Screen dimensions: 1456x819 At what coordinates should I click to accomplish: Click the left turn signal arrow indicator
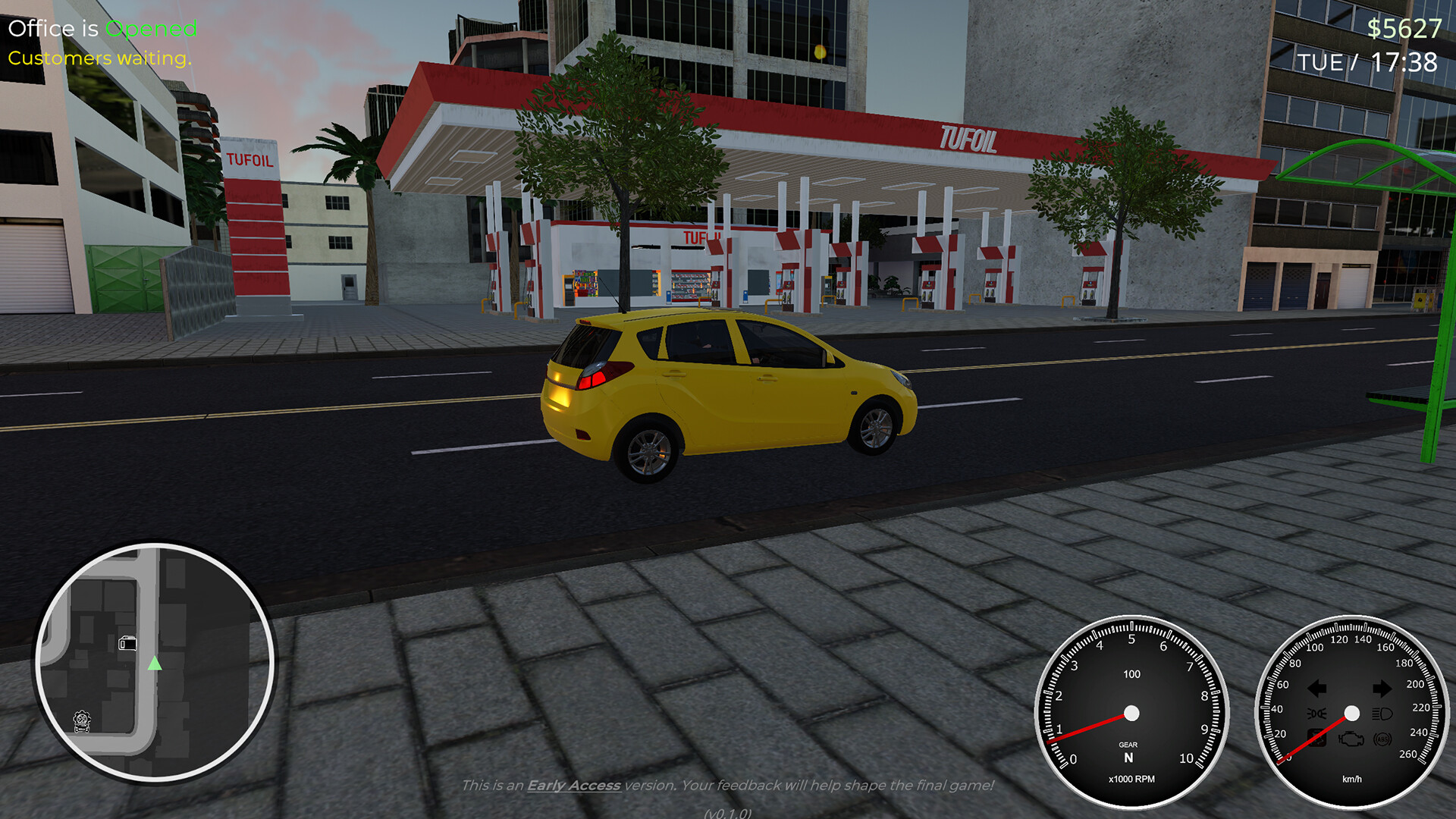(1317, 689)
